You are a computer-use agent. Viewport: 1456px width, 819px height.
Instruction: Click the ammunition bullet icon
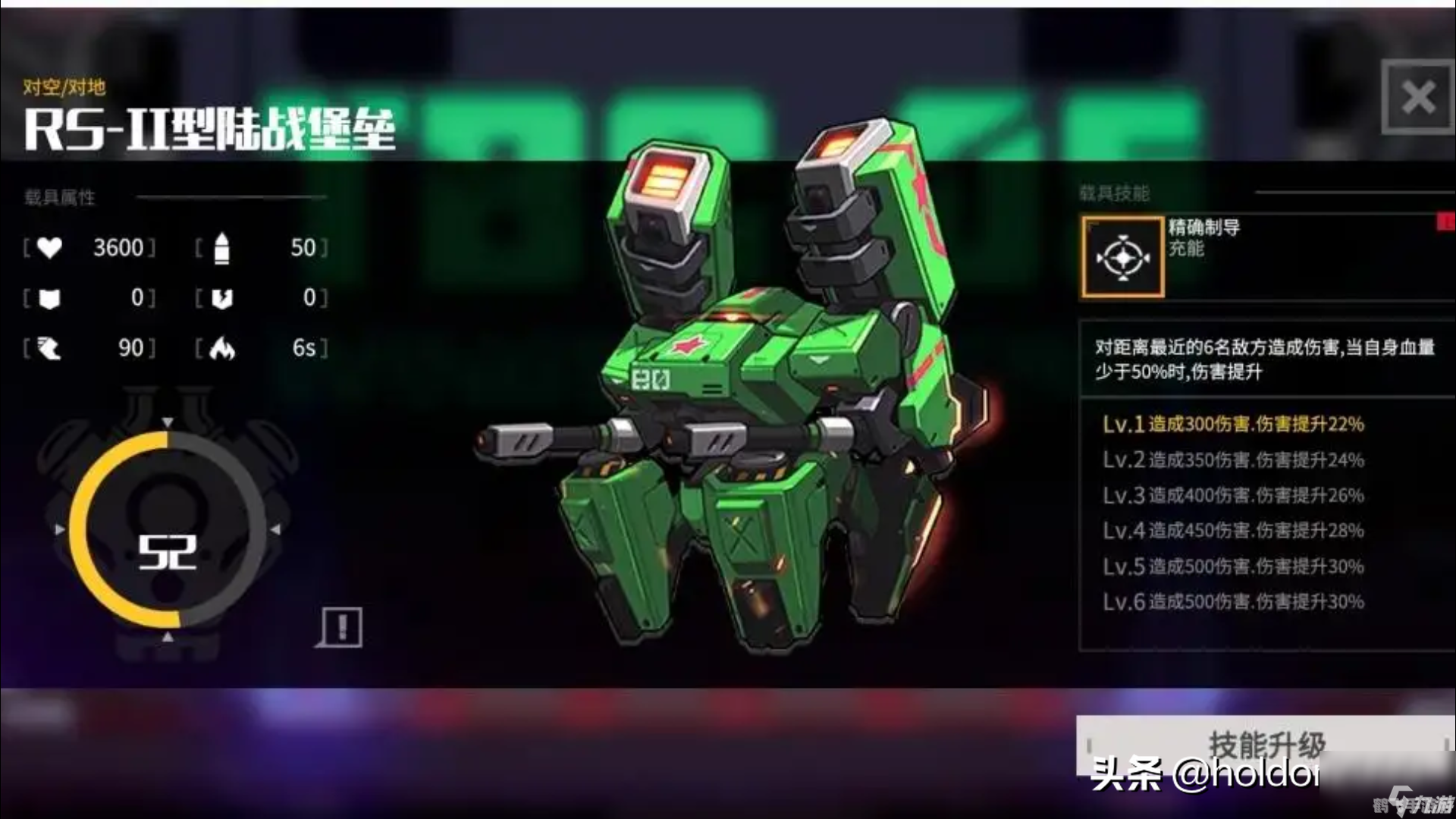220,247
